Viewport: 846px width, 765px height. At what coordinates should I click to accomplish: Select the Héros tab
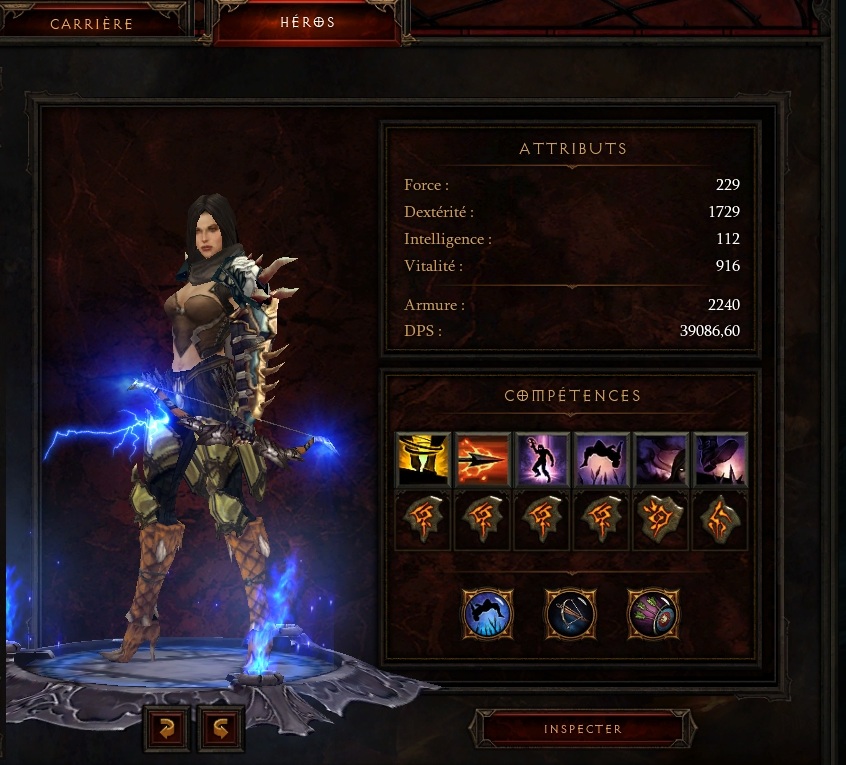(x=307, y=22)
